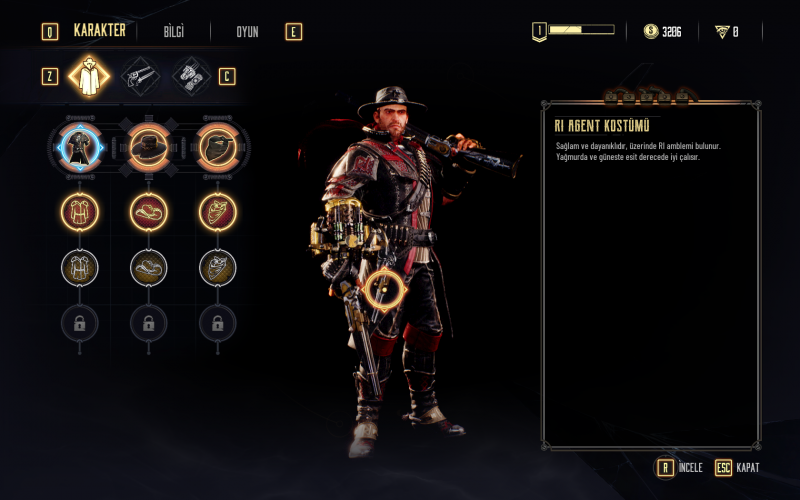
Task: Select the revolvers weapon category
Action: (140, 76)
